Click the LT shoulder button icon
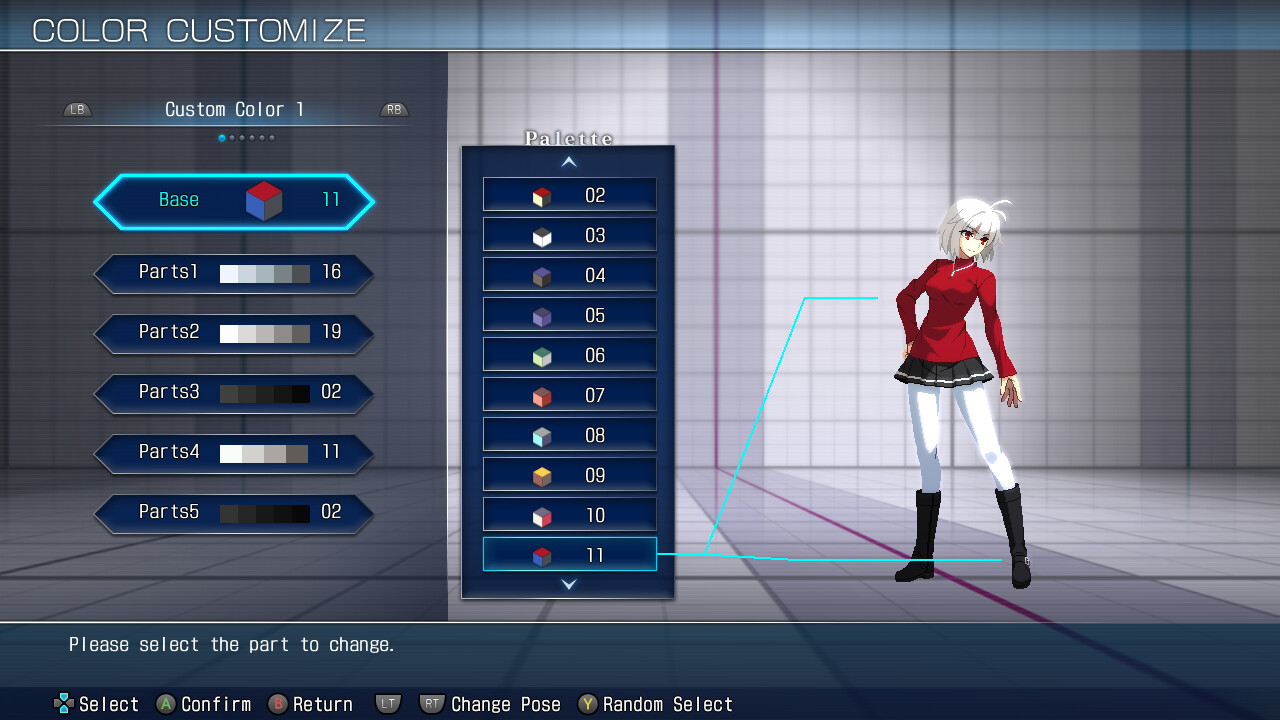Viewport: 1280px width, 720px height. pyautogui.click(x=388, y=703)
